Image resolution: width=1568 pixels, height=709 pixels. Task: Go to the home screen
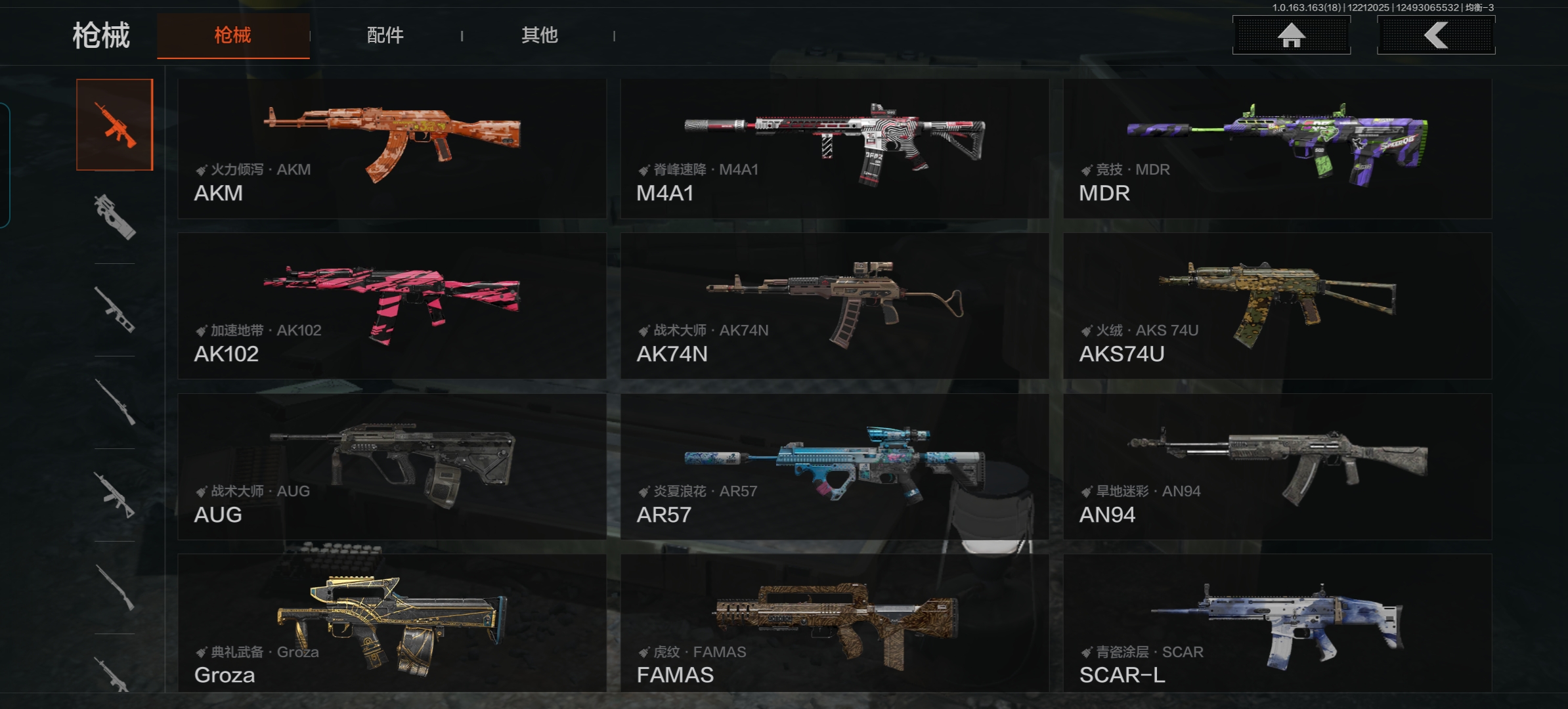[x=1291, y=35]
